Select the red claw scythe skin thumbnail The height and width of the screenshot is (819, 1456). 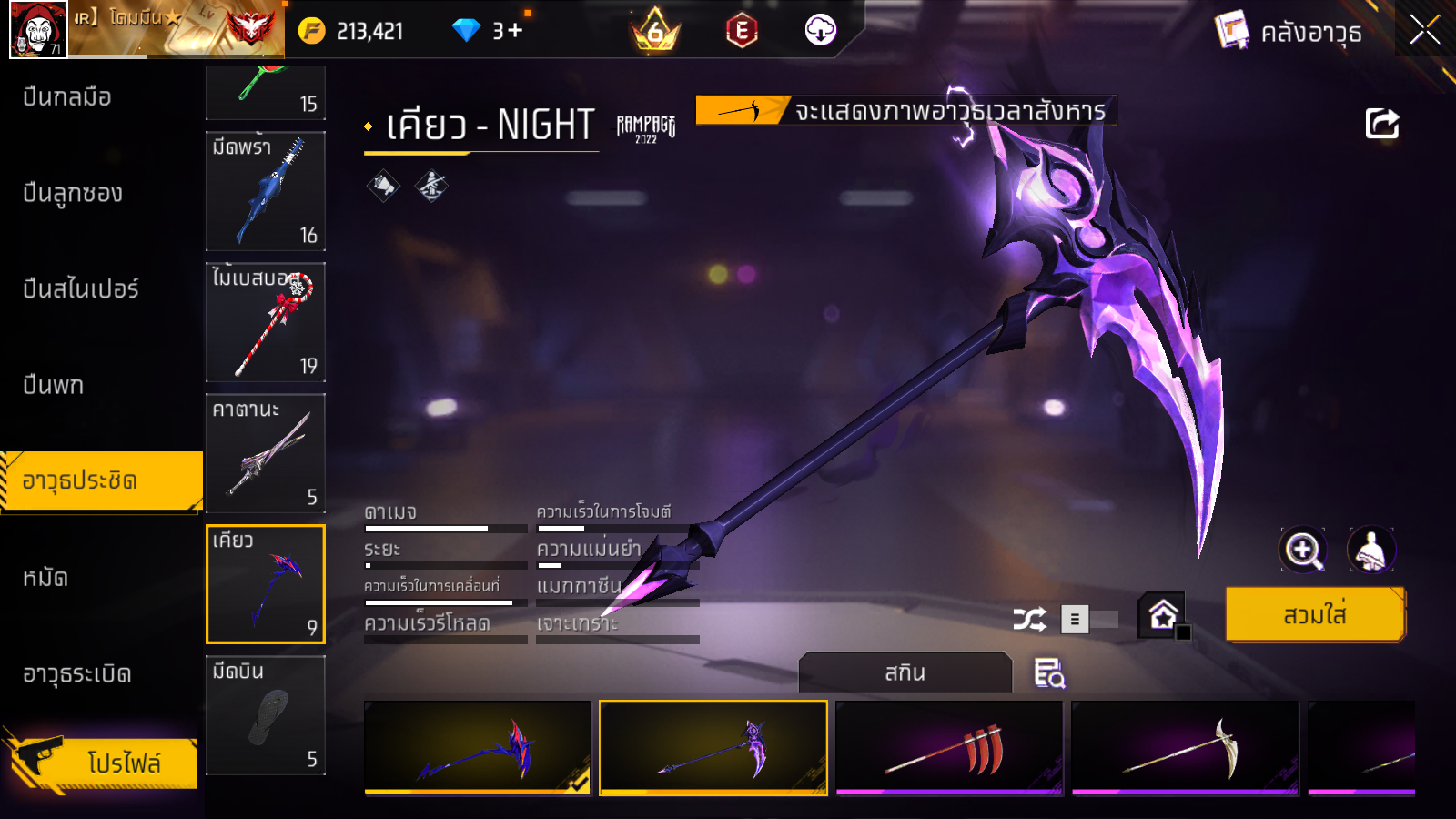click(949, 748)
